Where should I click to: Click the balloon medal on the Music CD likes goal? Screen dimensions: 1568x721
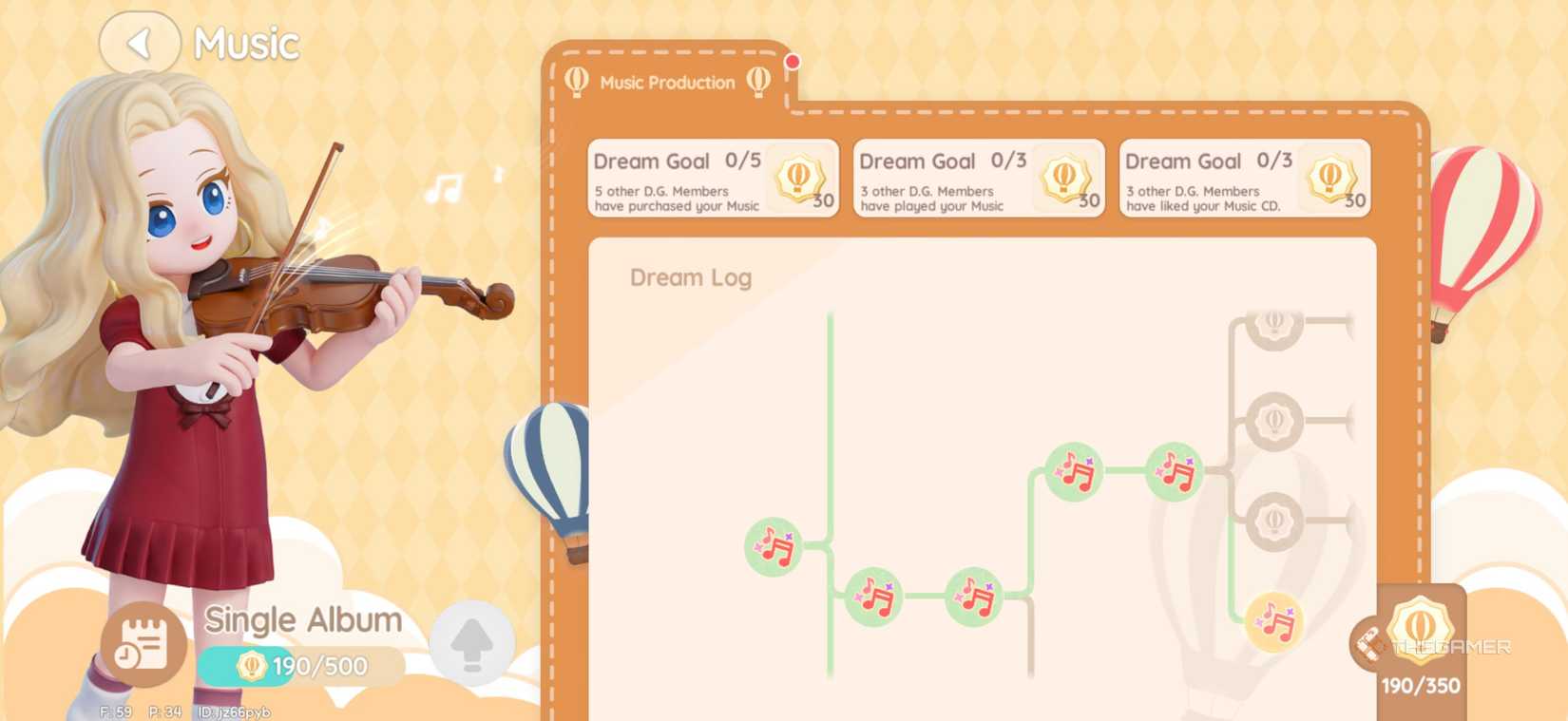coord(1331,179)
